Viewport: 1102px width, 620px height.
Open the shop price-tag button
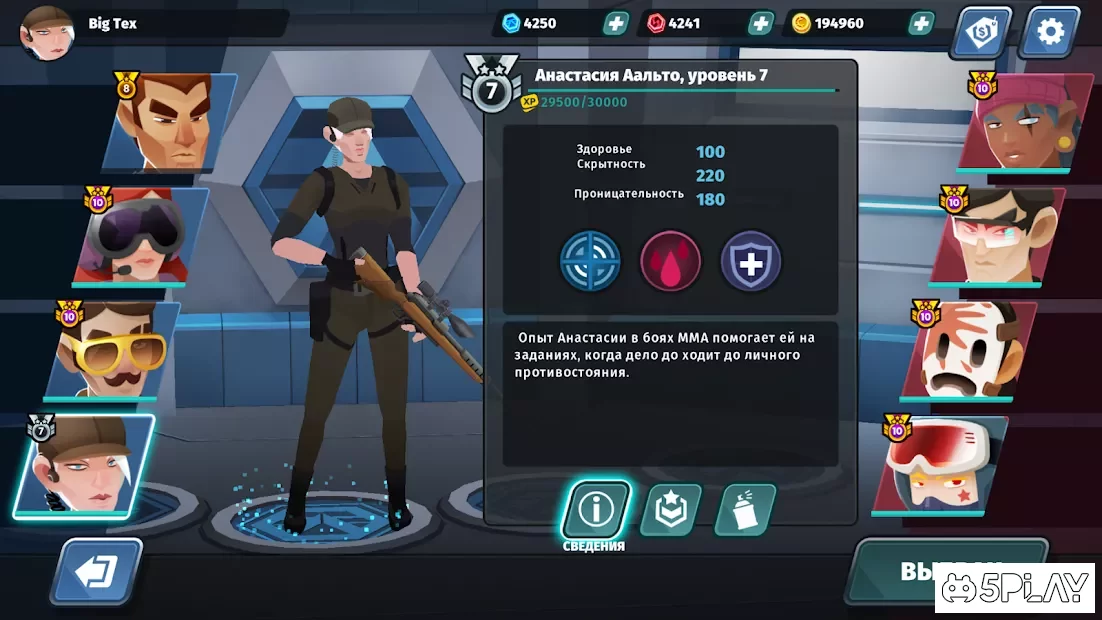[x=981, y=33]
